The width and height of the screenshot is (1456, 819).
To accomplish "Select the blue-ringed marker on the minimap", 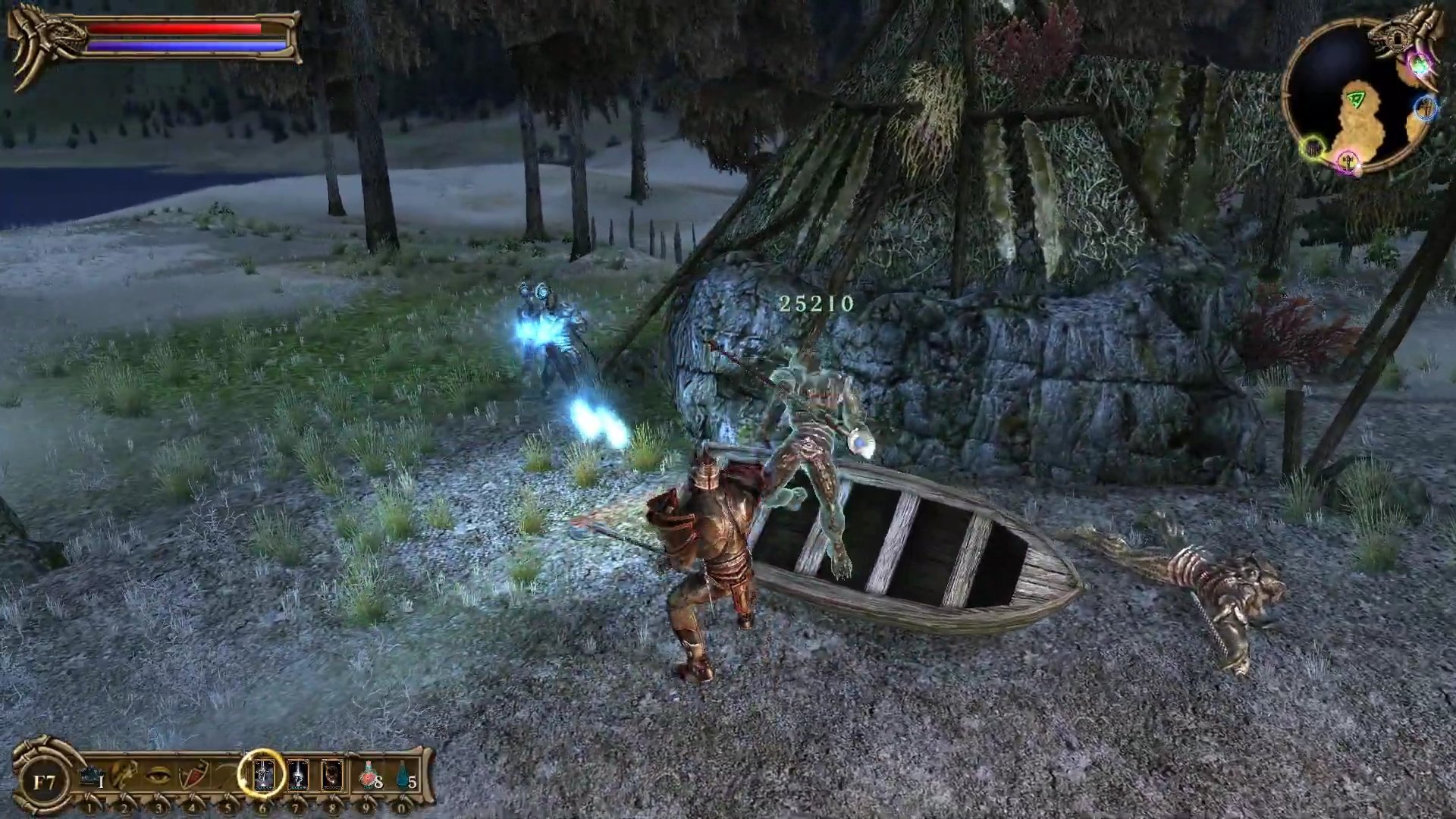I will pyautogui.click(x=1426, y=108).
